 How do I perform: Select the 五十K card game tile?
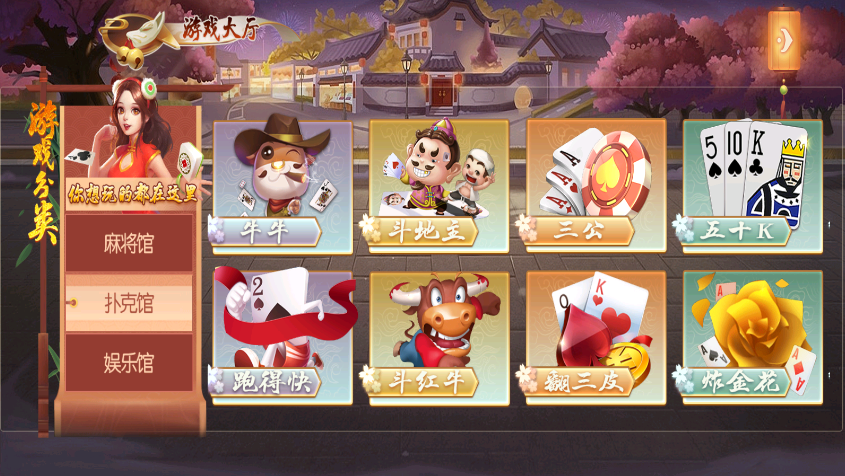click(752, 185)
